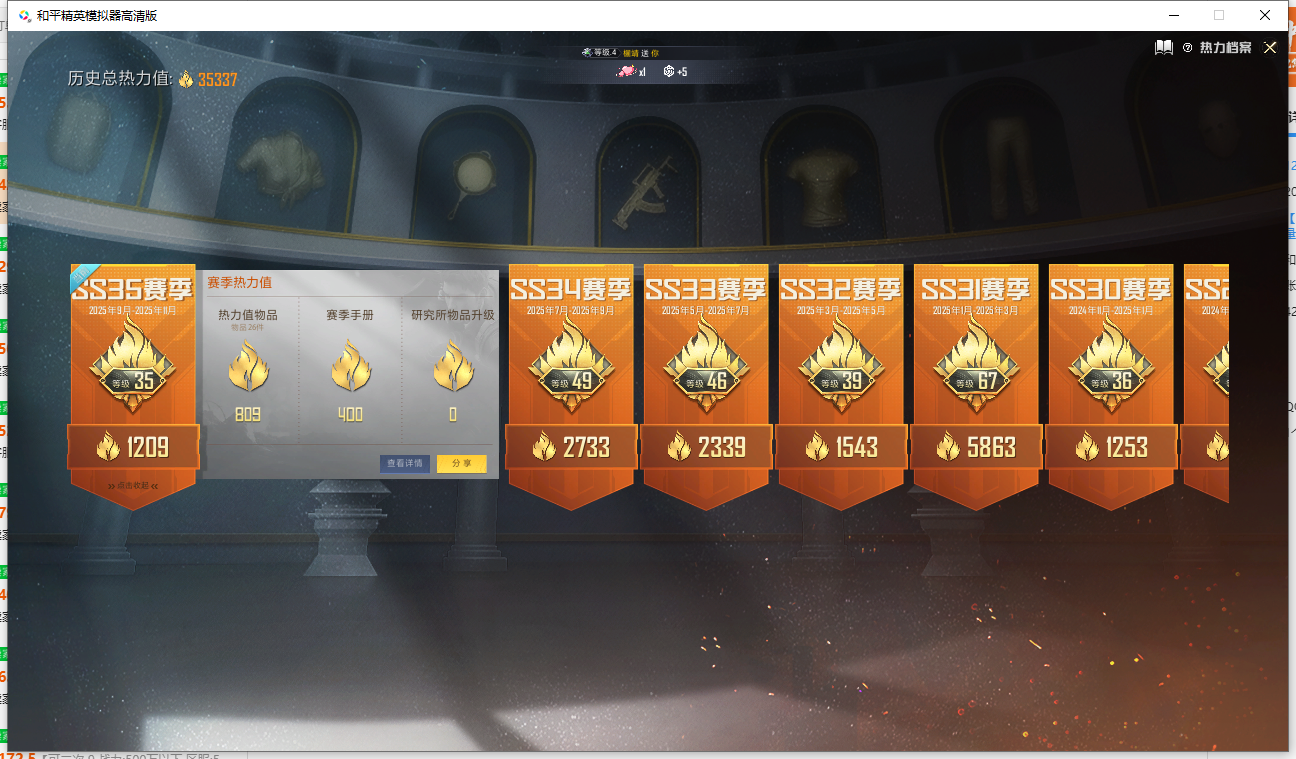Click 查看详情 to view heat details
Screen dimensions: 1296x759
tap(405, 464)
